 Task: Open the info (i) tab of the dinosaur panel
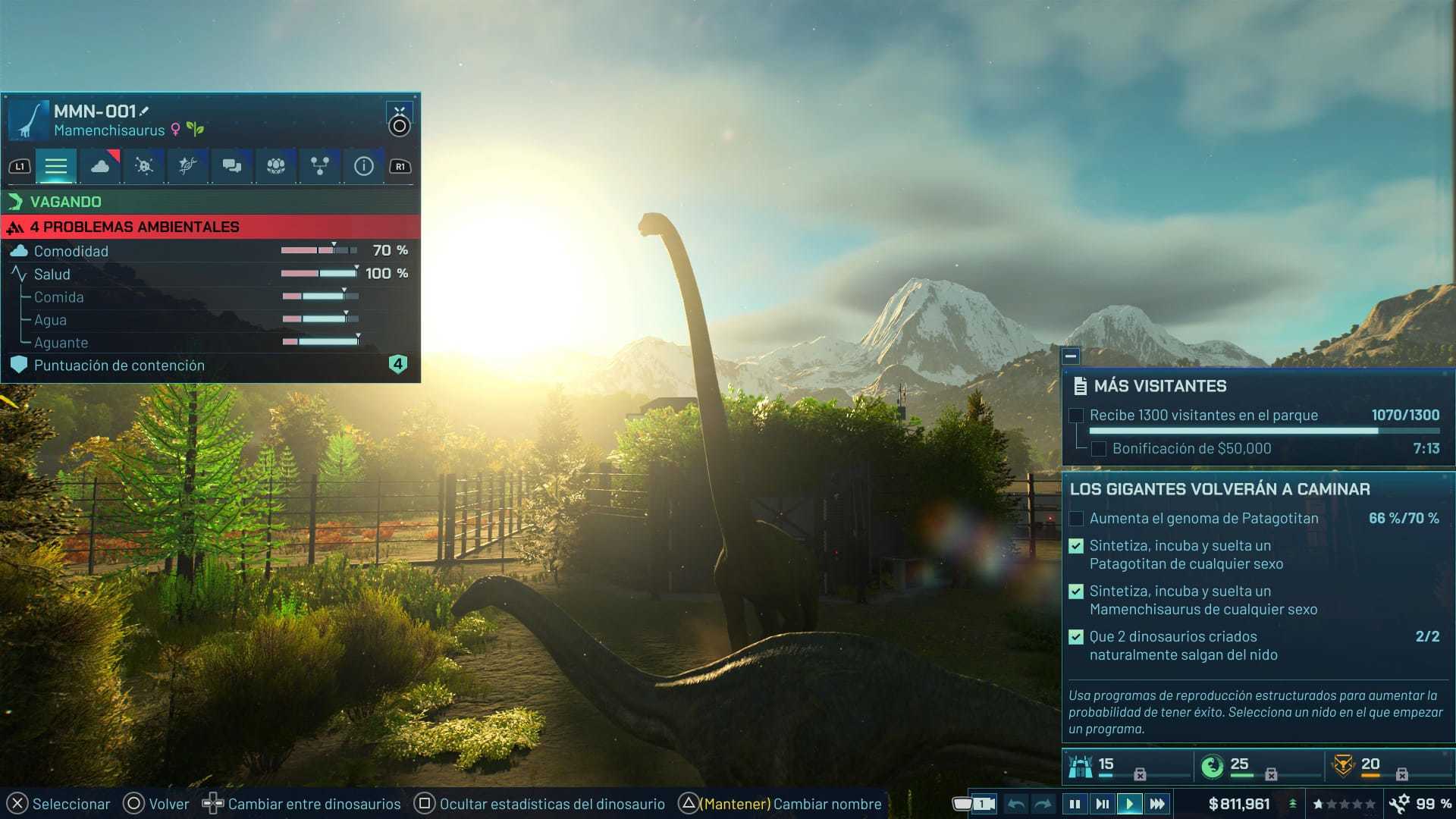362,165
